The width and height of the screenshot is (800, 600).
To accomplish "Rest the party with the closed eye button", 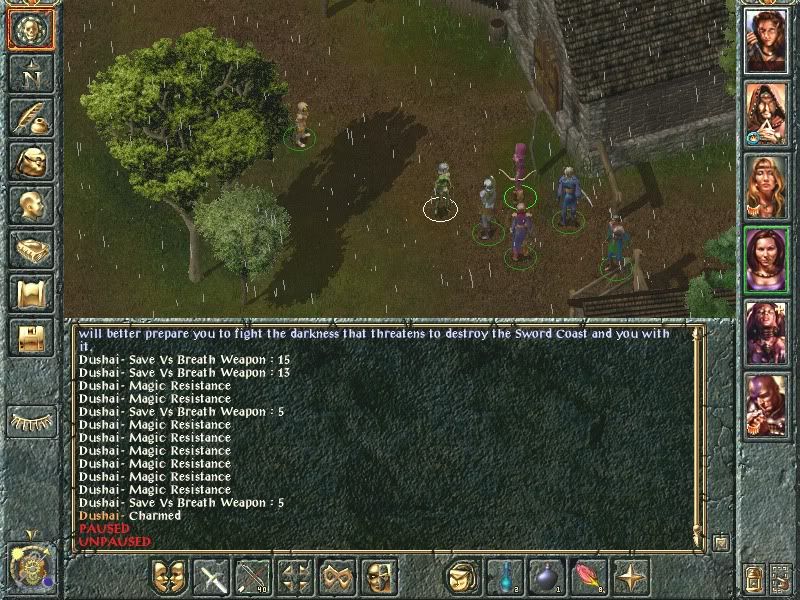I will 31,421.
